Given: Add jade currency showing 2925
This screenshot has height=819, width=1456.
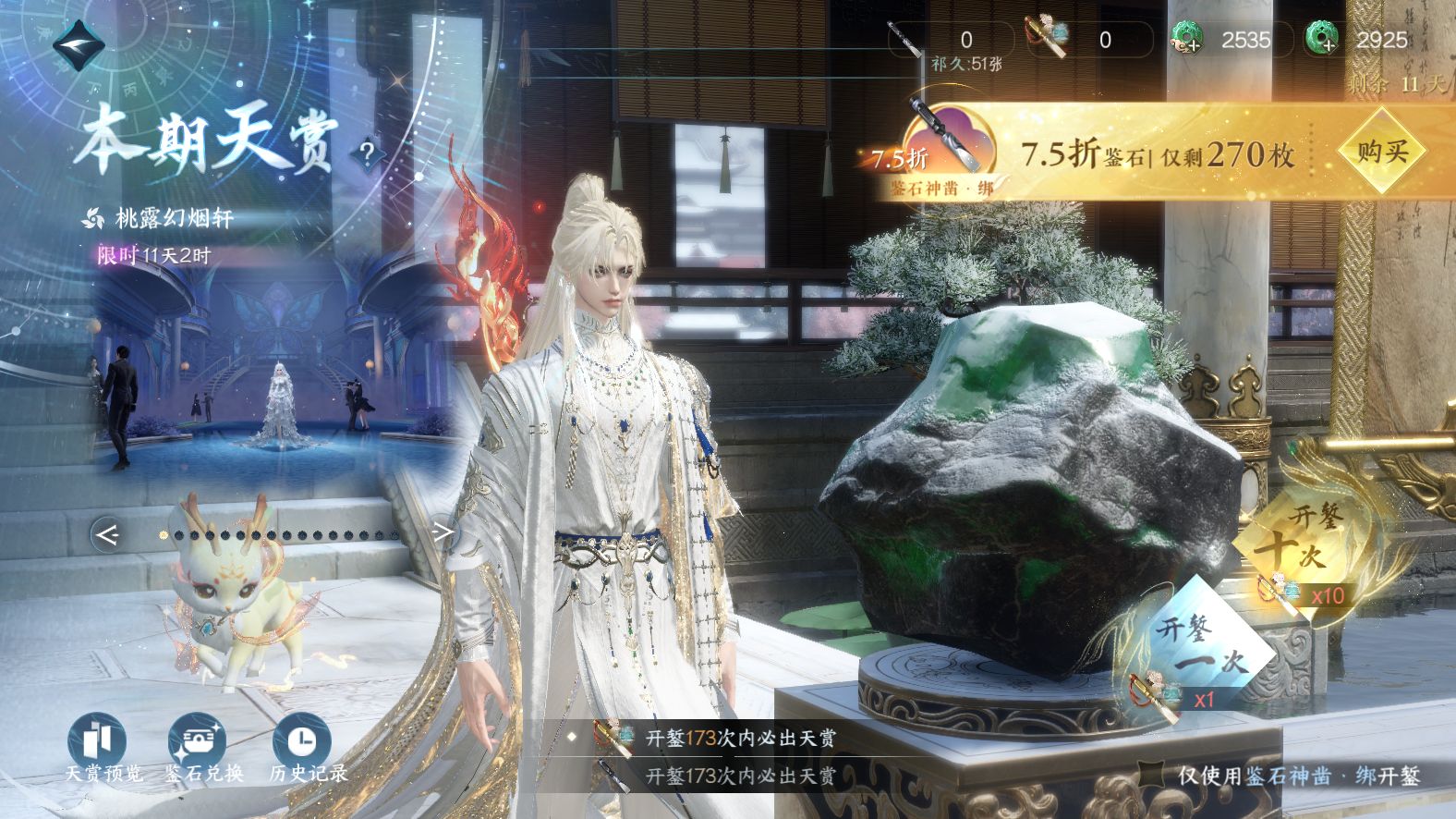Looking at the screenshot, I should coord(1323,40).
